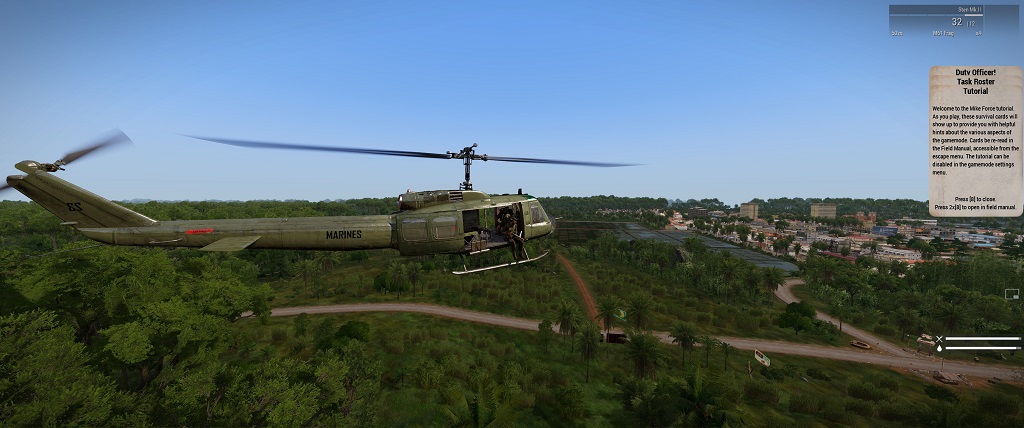Screen dimensions: 1024x428
Task: Click the small screen overlay icon
Action: point(1012,294)
